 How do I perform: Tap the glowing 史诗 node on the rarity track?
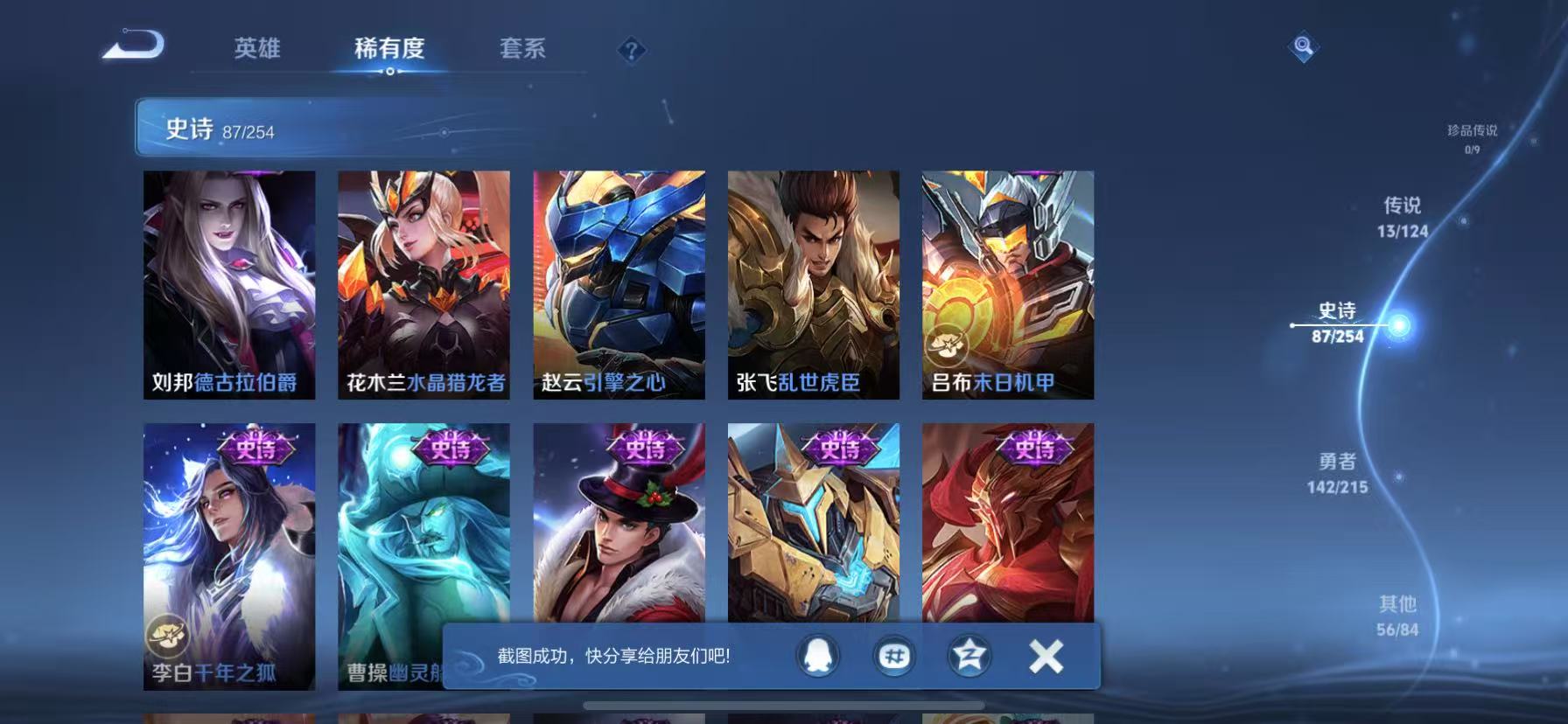point(1400,324)
